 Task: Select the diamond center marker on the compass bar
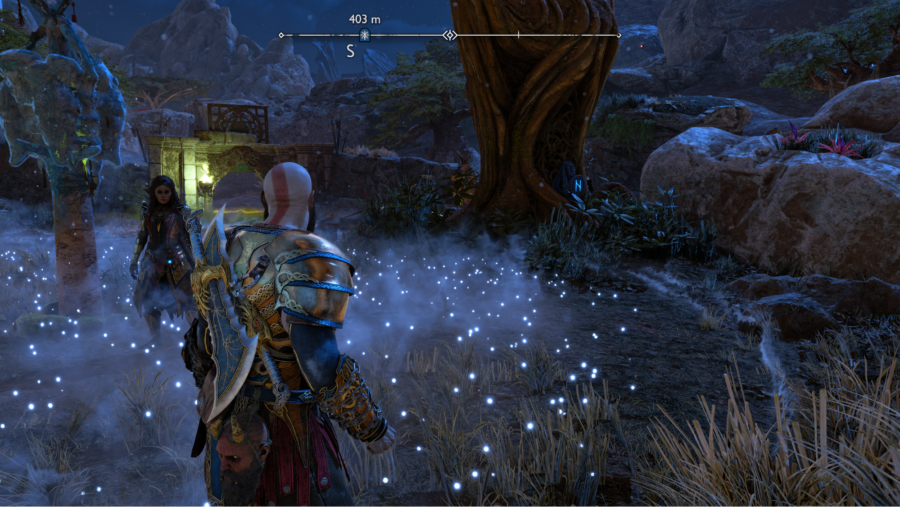click(x=450, y=35)
